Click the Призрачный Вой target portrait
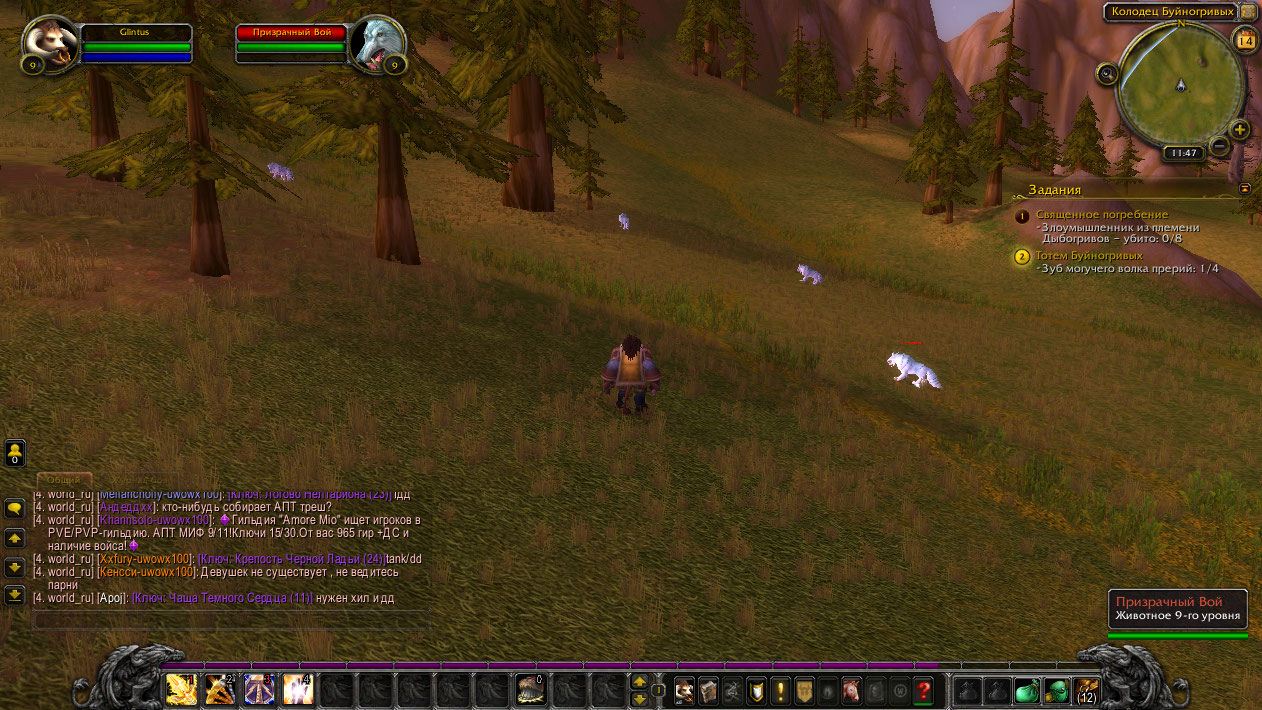This screenshot has width=1262, height=710. tap(378, 45)
